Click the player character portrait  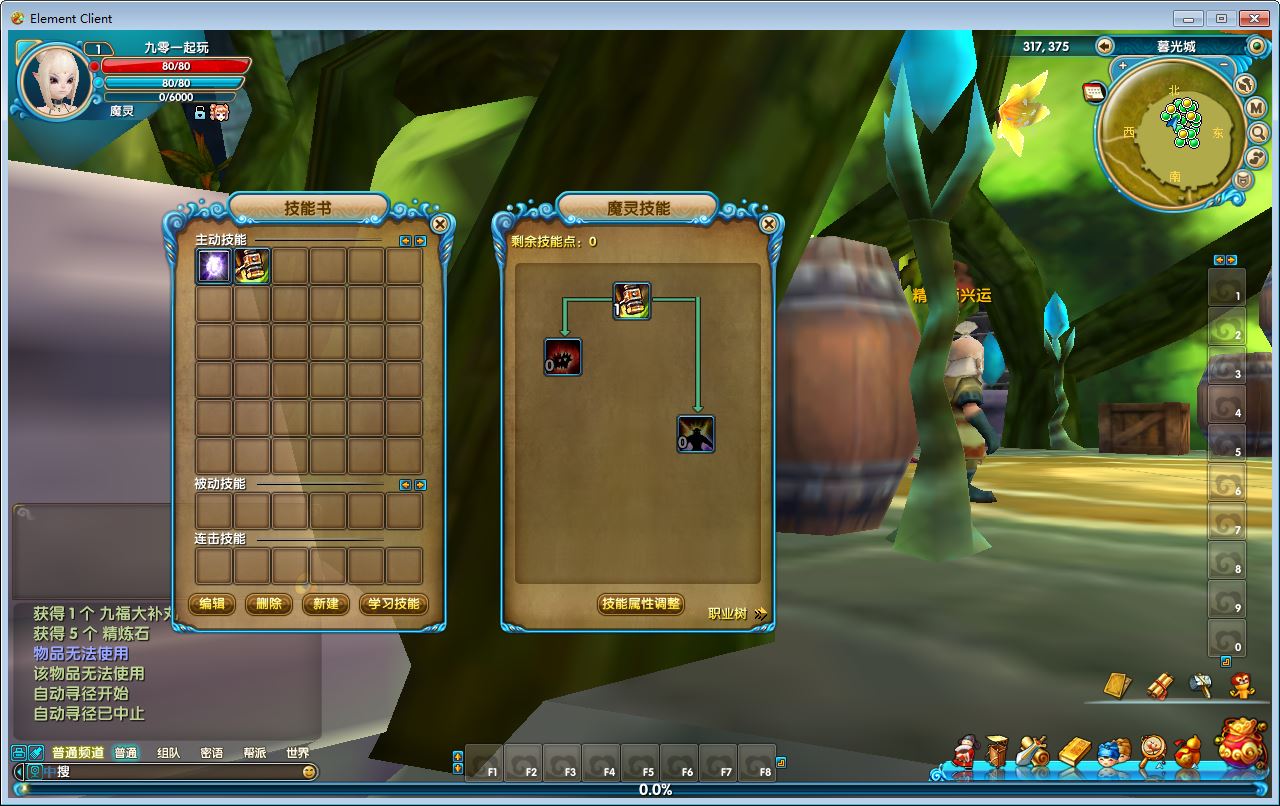coord(55,82)
